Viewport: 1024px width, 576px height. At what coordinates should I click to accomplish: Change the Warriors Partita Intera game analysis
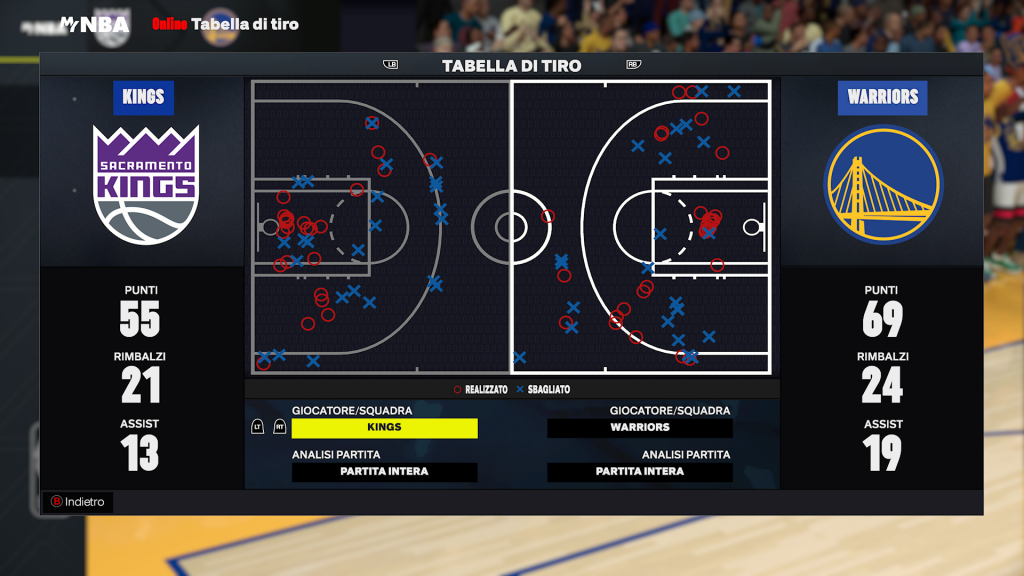pyautogui.click(x=640, y=472)
